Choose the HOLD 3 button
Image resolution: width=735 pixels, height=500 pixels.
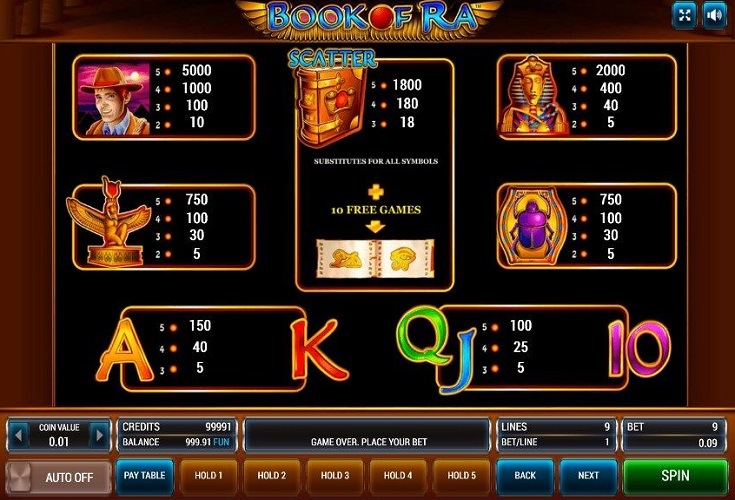tap(334, 476)
